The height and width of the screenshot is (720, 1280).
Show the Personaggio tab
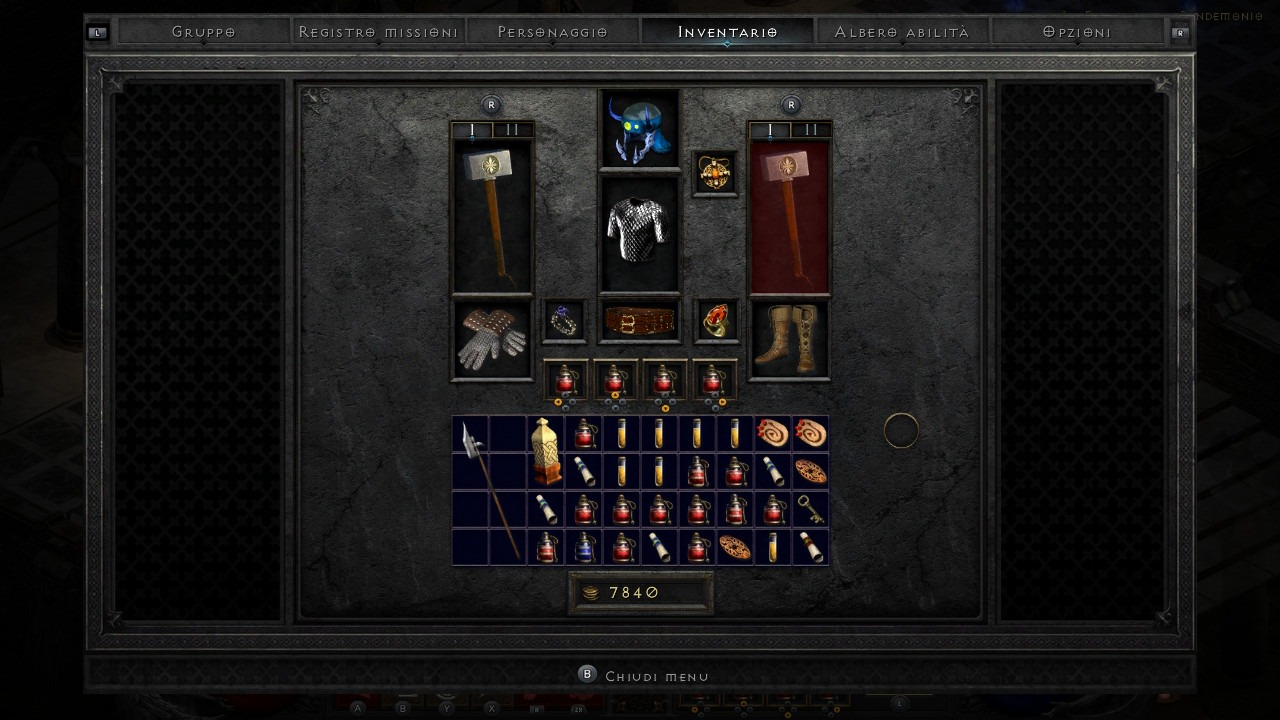[x=552, y=32]
